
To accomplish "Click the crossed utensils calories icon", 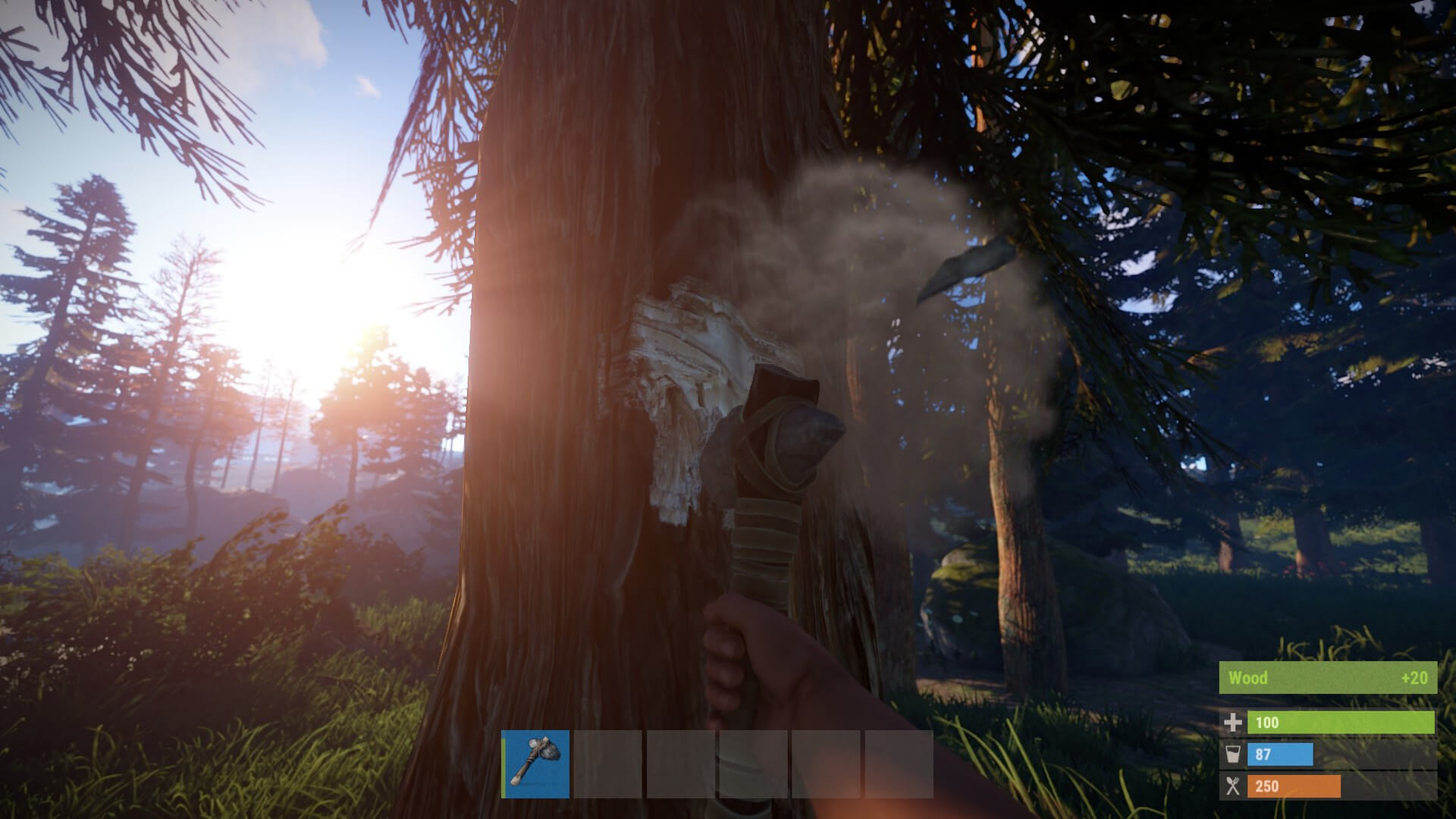I will click(x=1234, y=786).
